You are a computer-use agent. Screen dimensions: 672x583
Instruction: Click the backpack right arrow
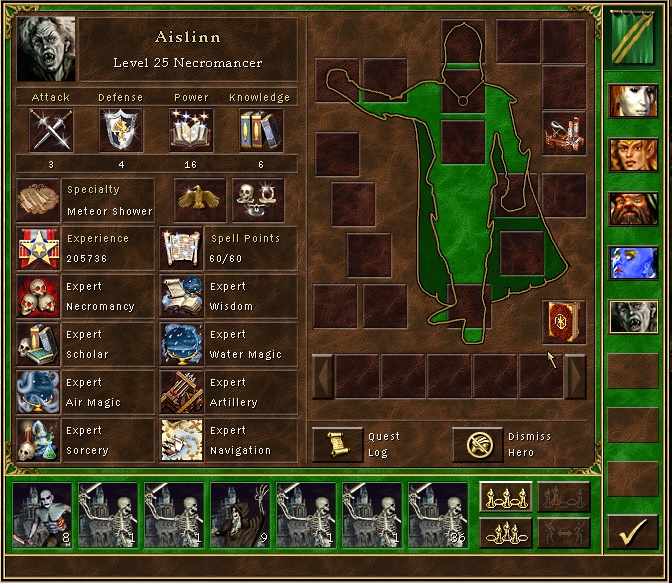pyautogui.click(x=575, y=376)
